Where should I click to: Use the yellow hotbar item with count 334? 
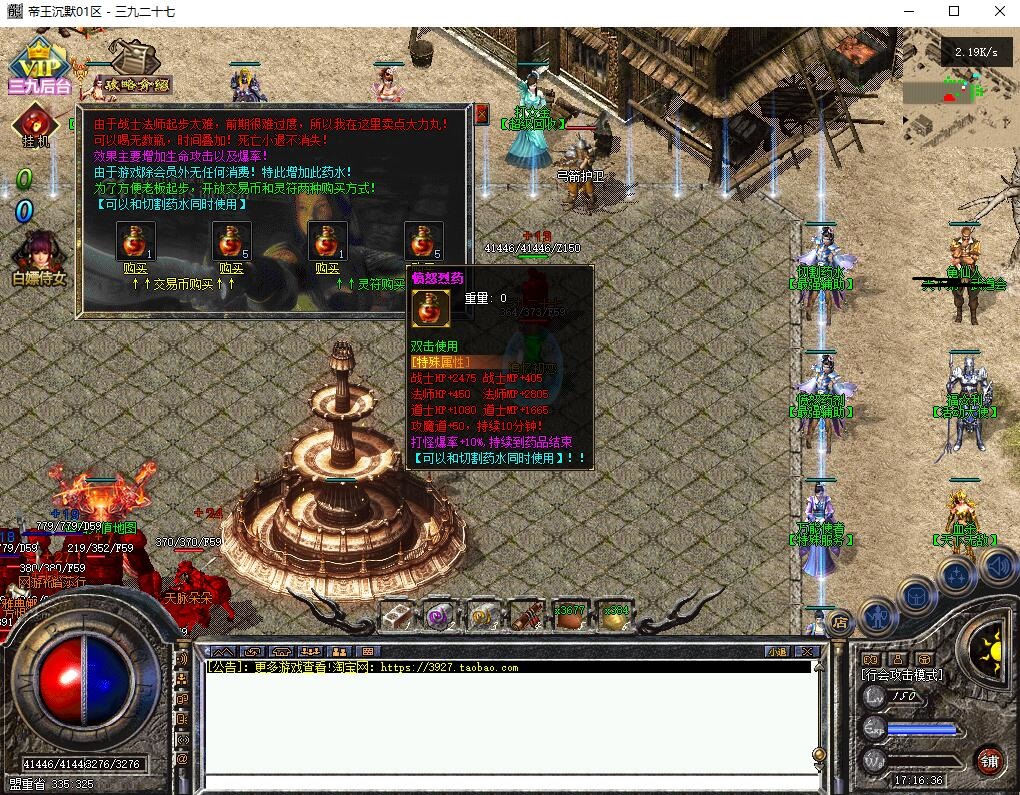coord(614,615)
